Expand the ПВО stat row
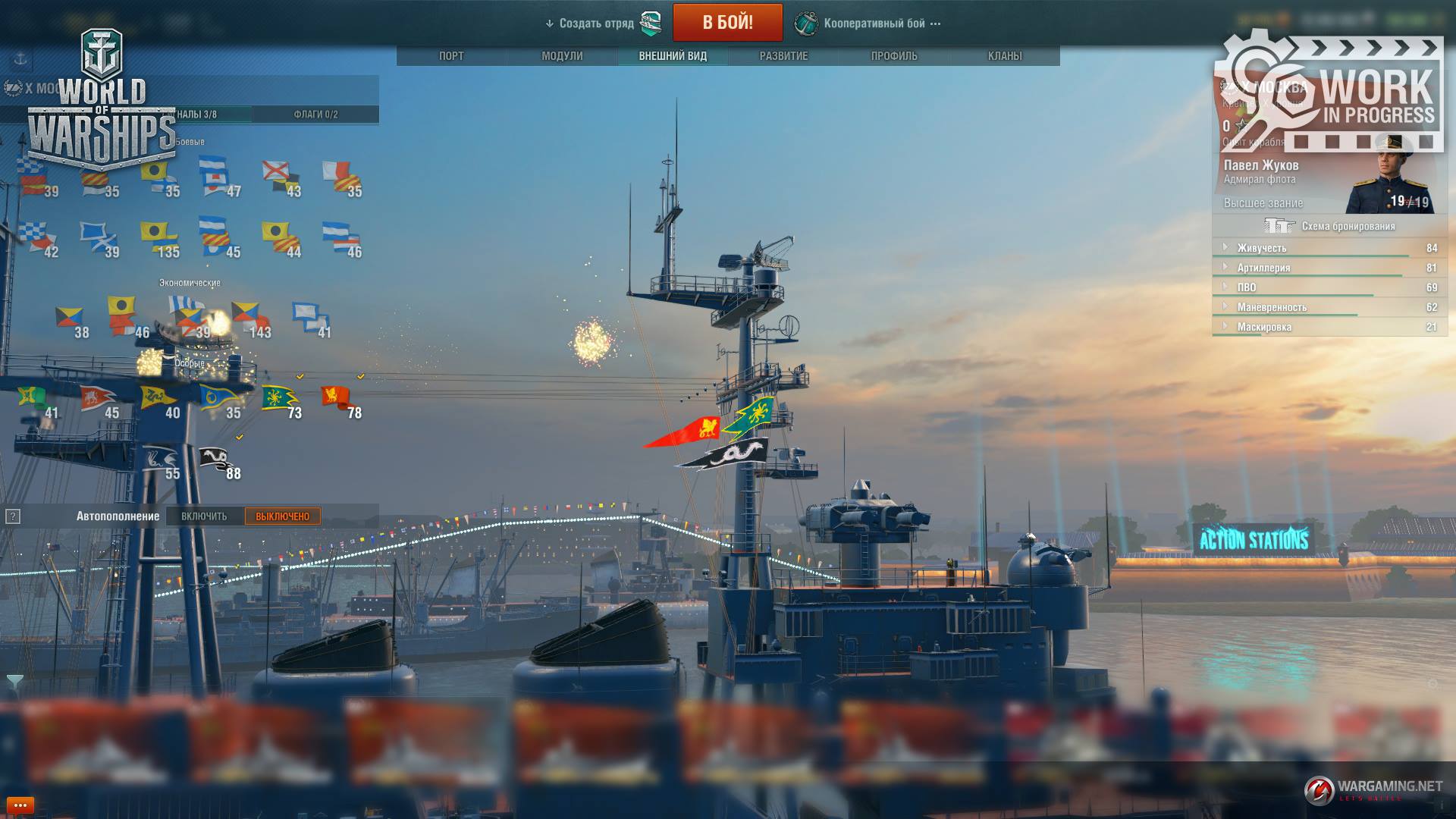Viewport: 1456px width, 819px height. coord(1247,287)
